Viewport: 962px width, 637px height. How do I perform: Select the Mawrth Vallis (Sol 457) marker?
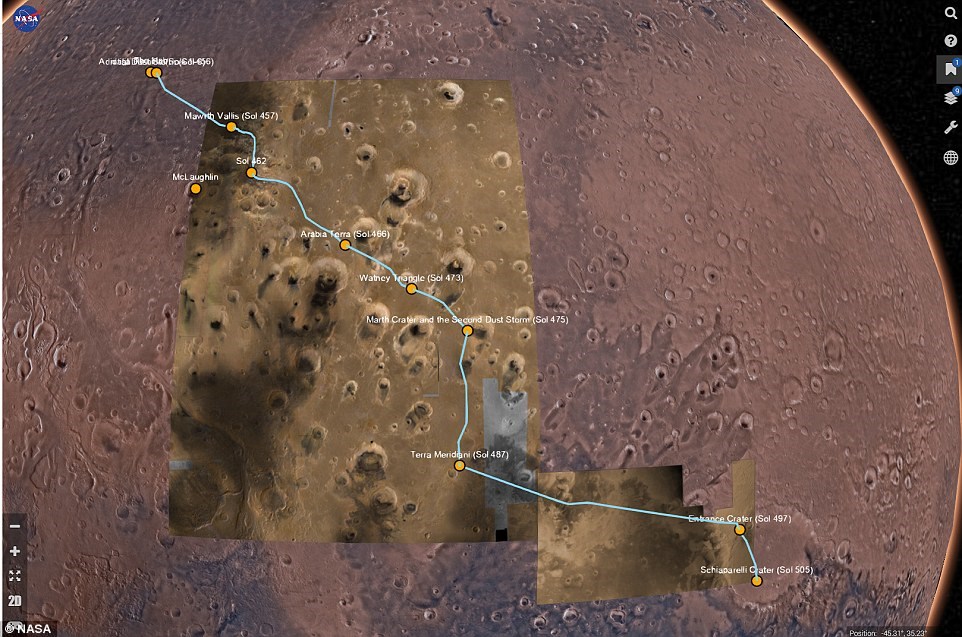click(x=231, y=127)
